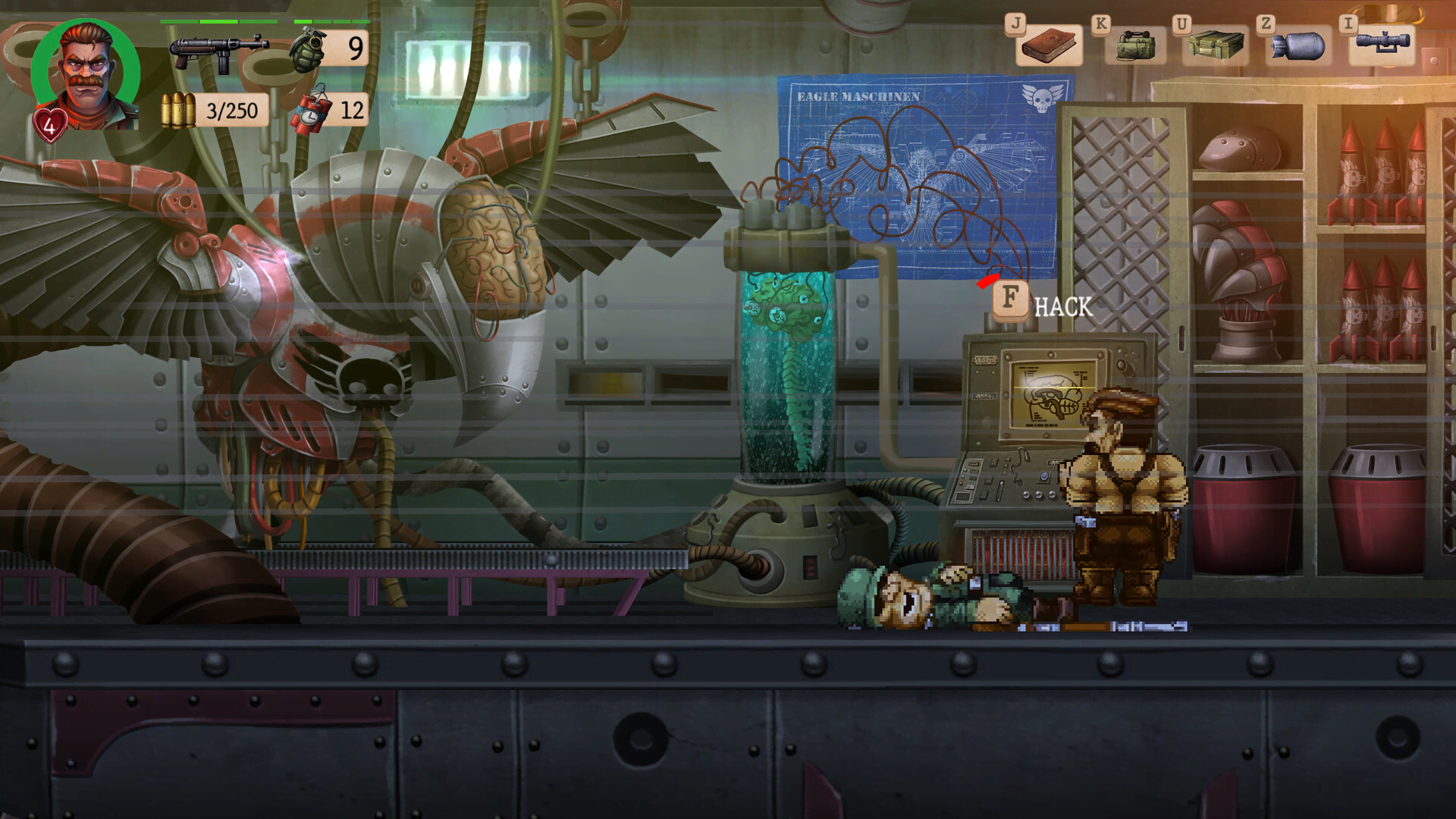The image size is (1456, 819).
Task: Choose the dynamite time bomb icon
Action: pyautogui.click(x=311, y=111)
